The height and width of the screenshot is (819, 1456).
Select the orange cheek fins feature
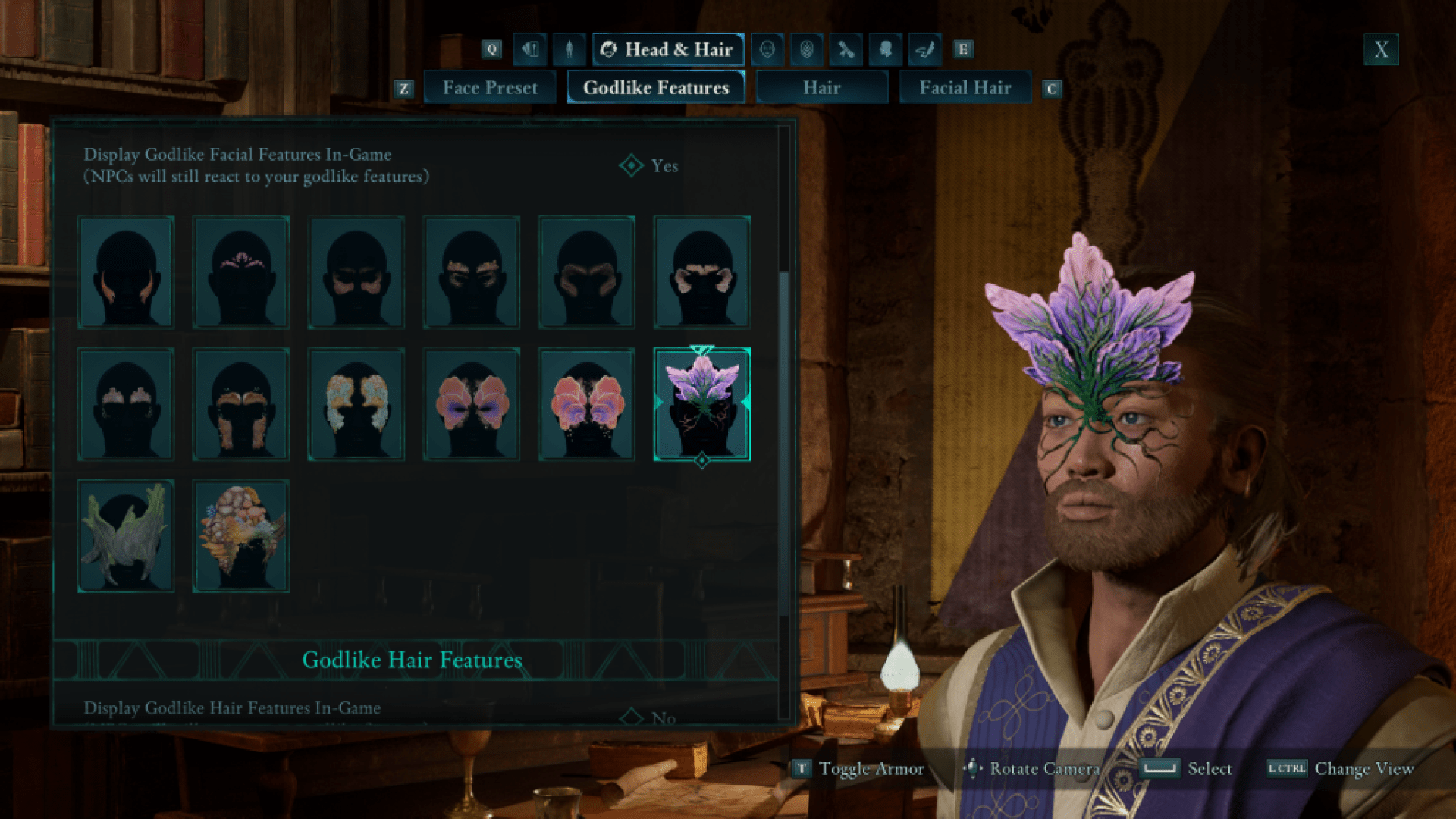tap(126, 272)
